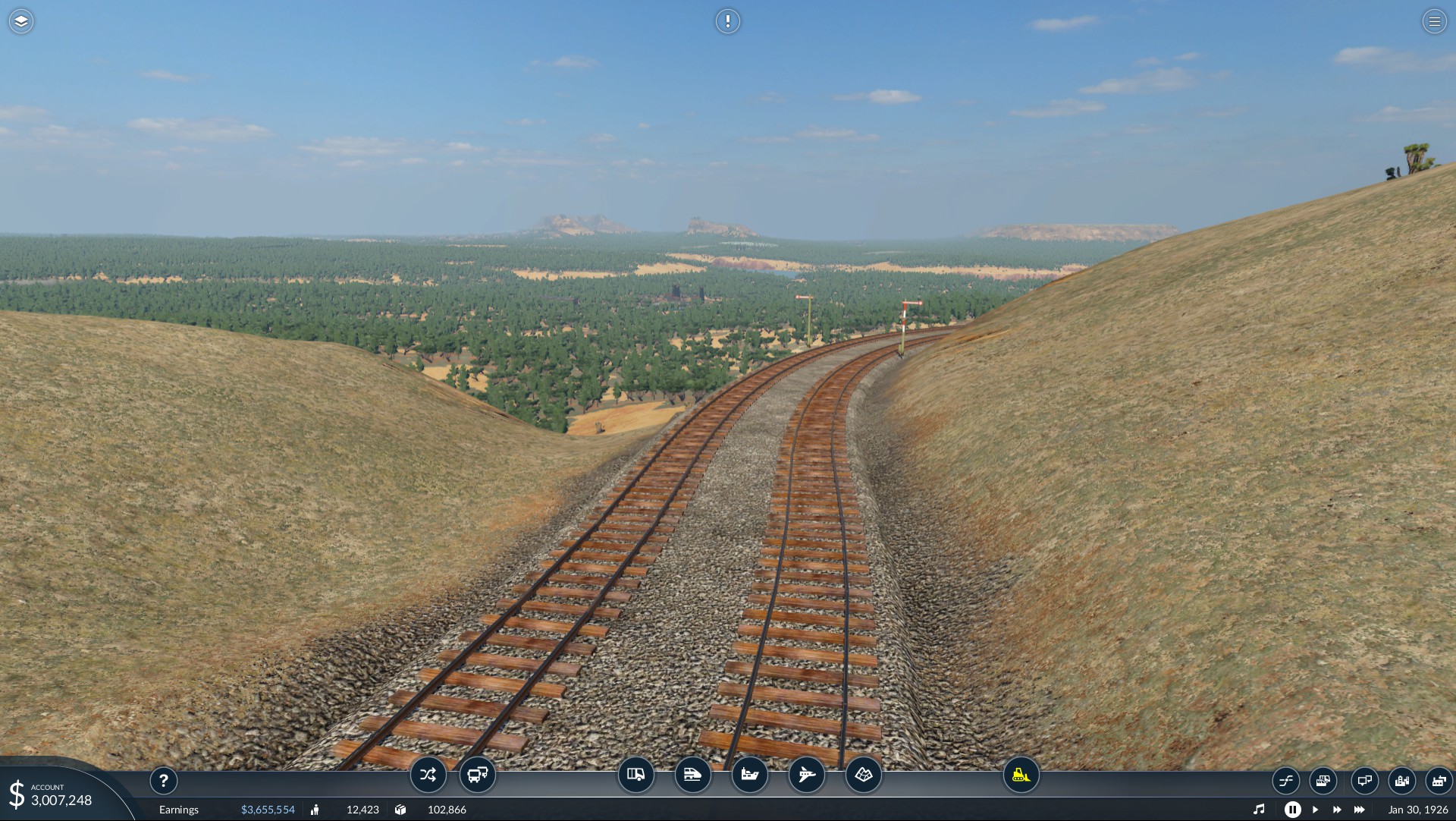Screen dimensions: 1456x821
Task: Open the map layers menu
Action: pyautogui.click(x=21, y=21)
